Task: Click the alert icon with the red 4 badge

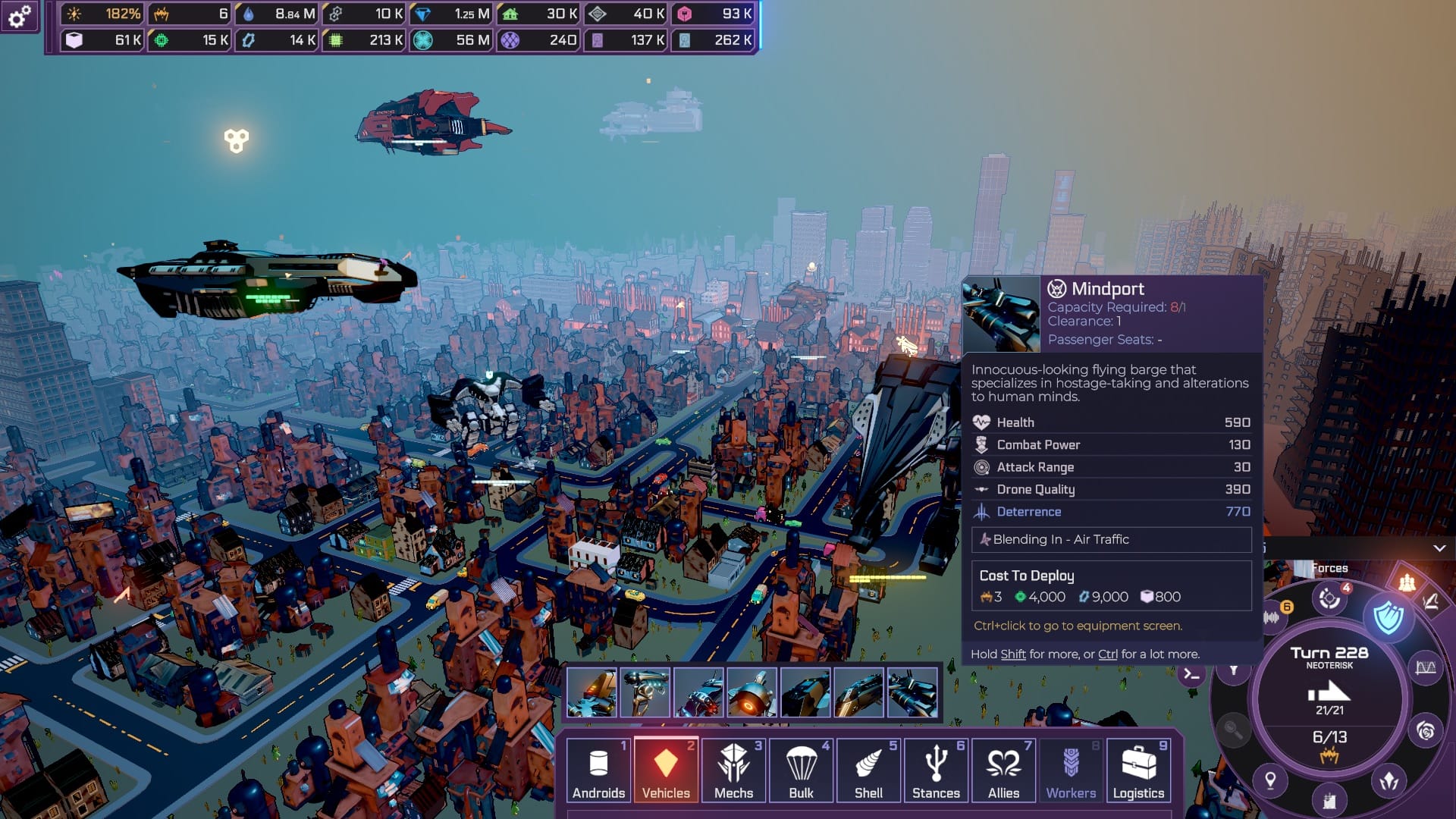Action: (x=1329, y=600)
